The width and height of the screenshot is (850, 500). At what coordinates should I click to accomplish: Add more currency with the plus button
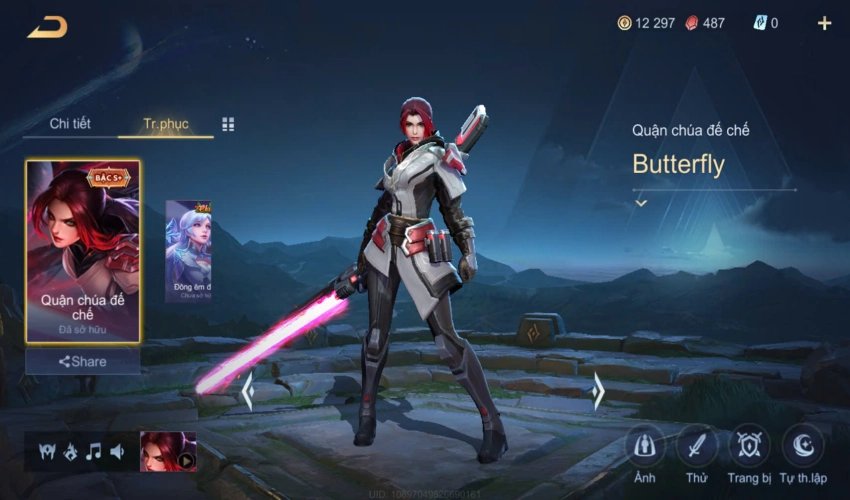coord(824,23)
